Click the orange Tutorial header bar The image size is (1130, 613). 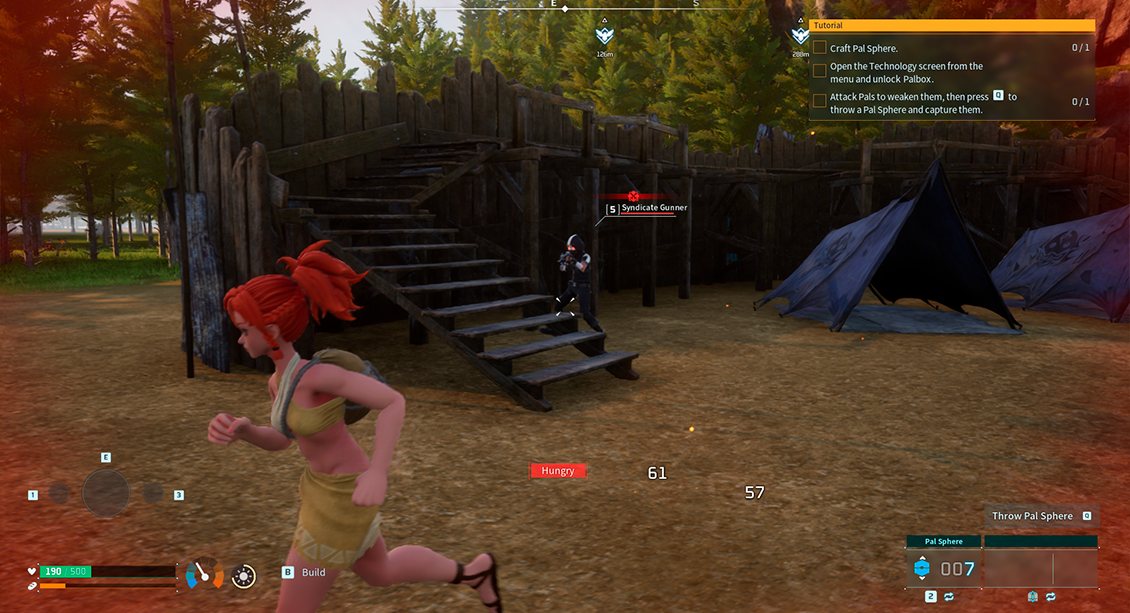point(951,25)
